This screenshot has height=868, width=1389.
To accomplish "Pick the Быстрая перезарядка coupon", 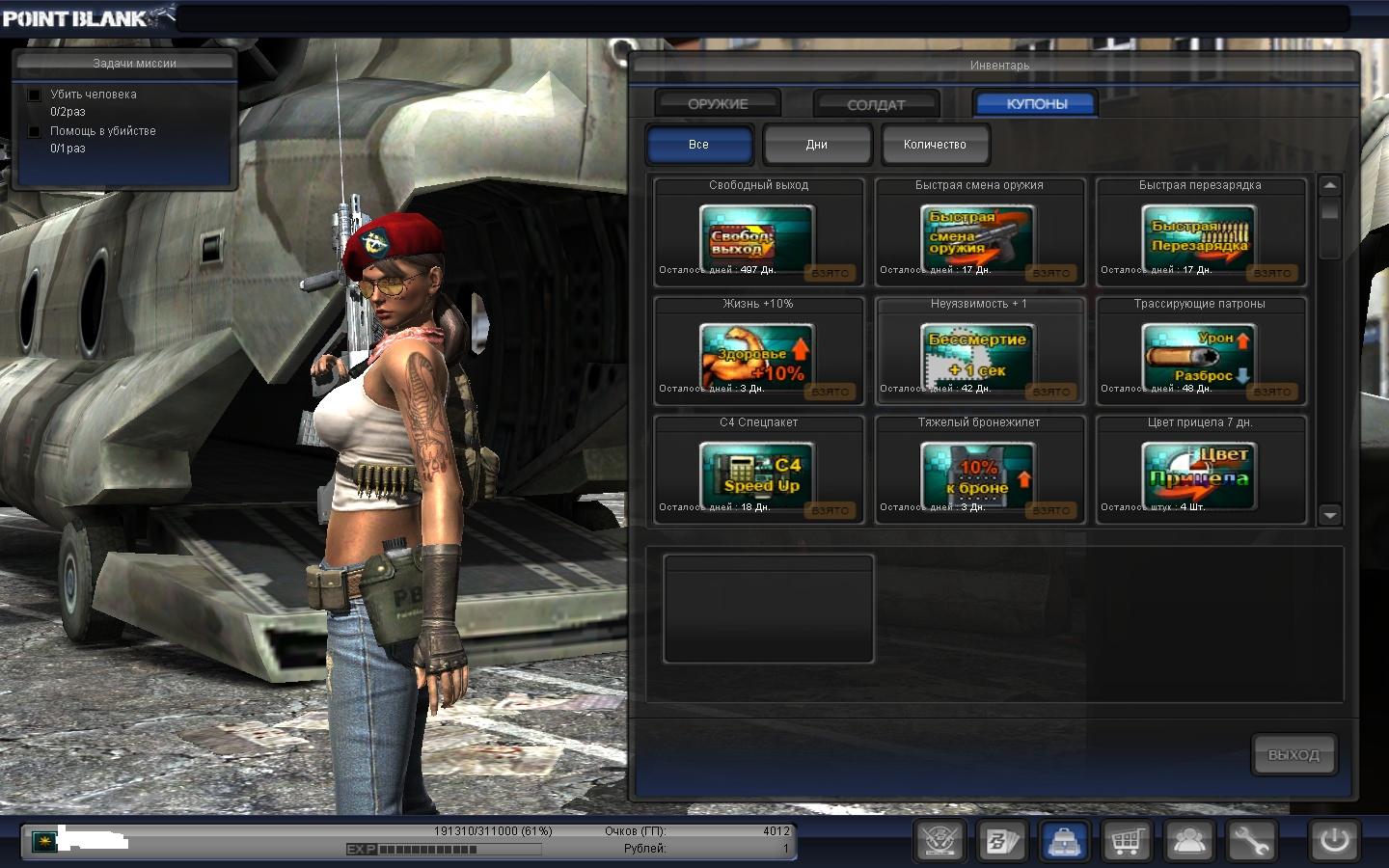I will (x=1199, y=235).
